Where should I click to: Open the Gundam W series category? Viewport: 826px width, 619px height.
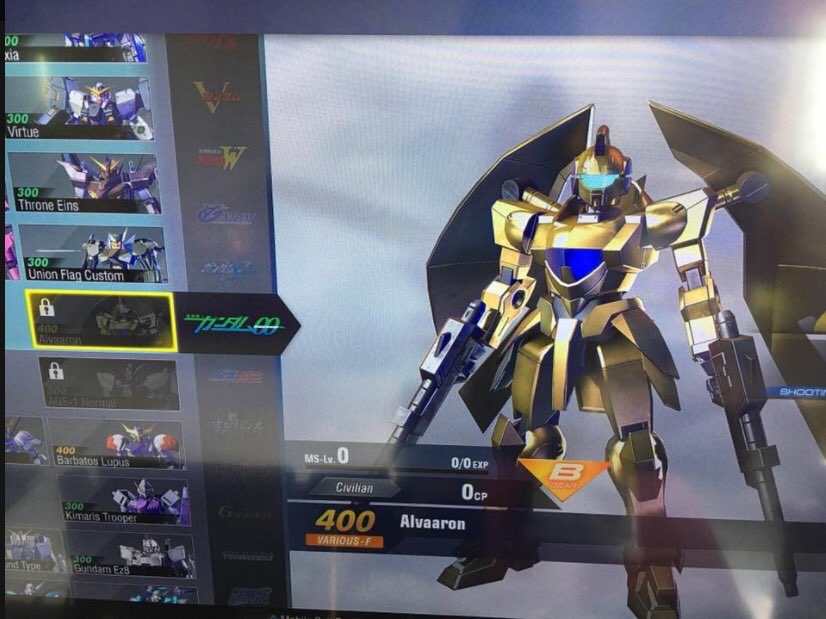221,158
